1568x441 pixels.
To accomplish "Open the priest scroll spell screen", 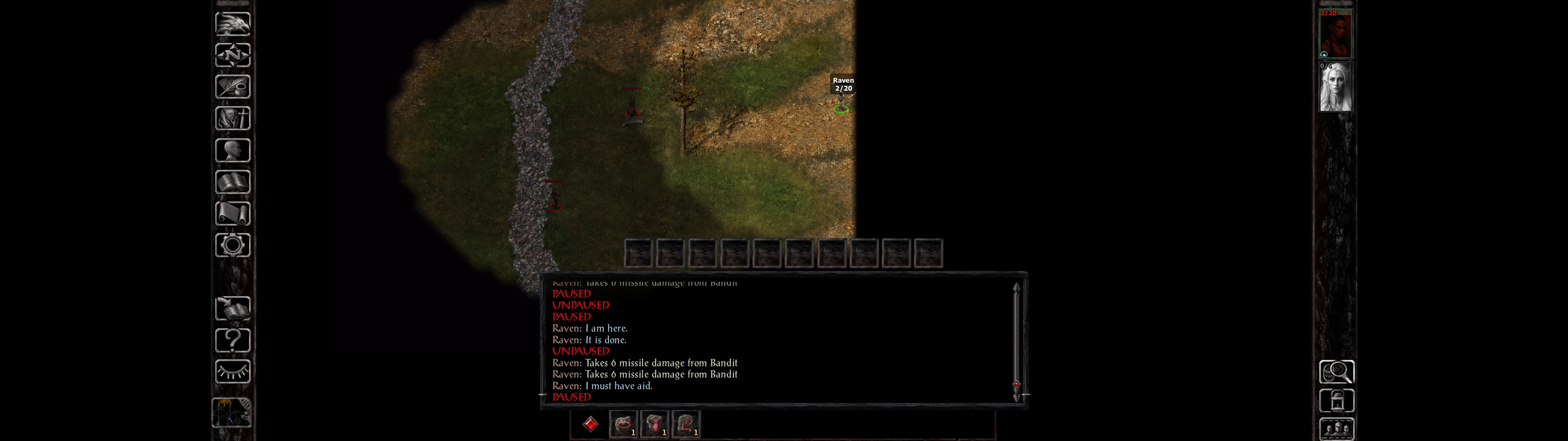I will point(232,213).
